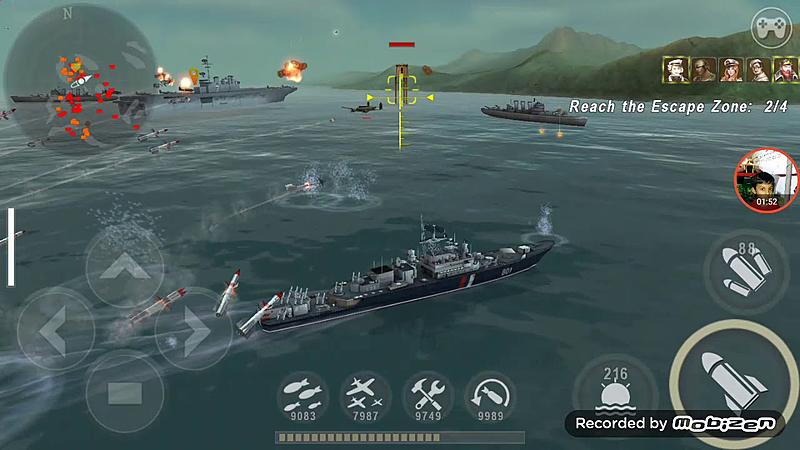Tap the up arrow throttle button
Viewport: 800px width, 450px height.
(x=123, y=267)
